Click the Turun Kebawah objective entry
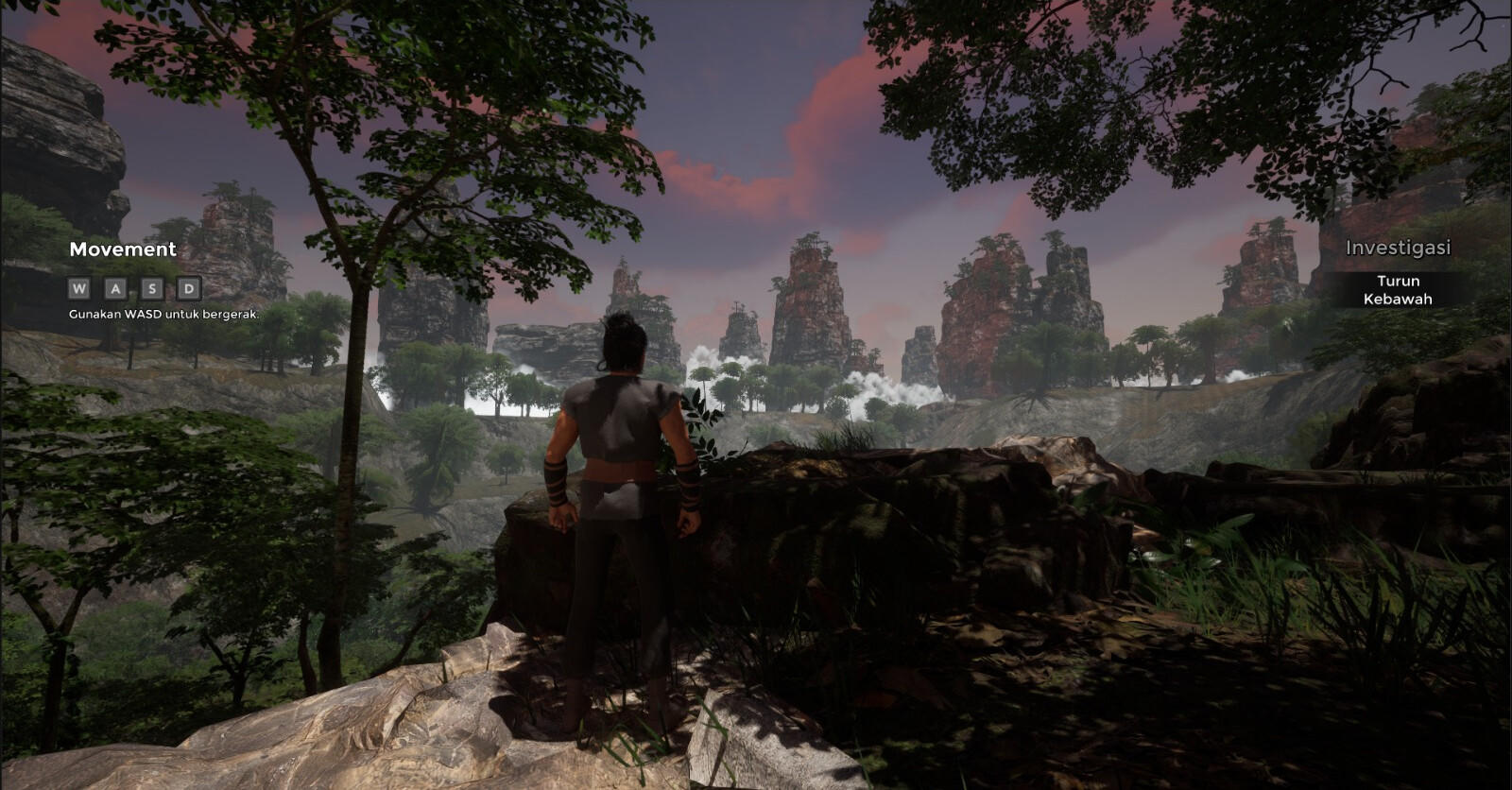Viewport: 1512px width, 790px height. [1398, 290]
